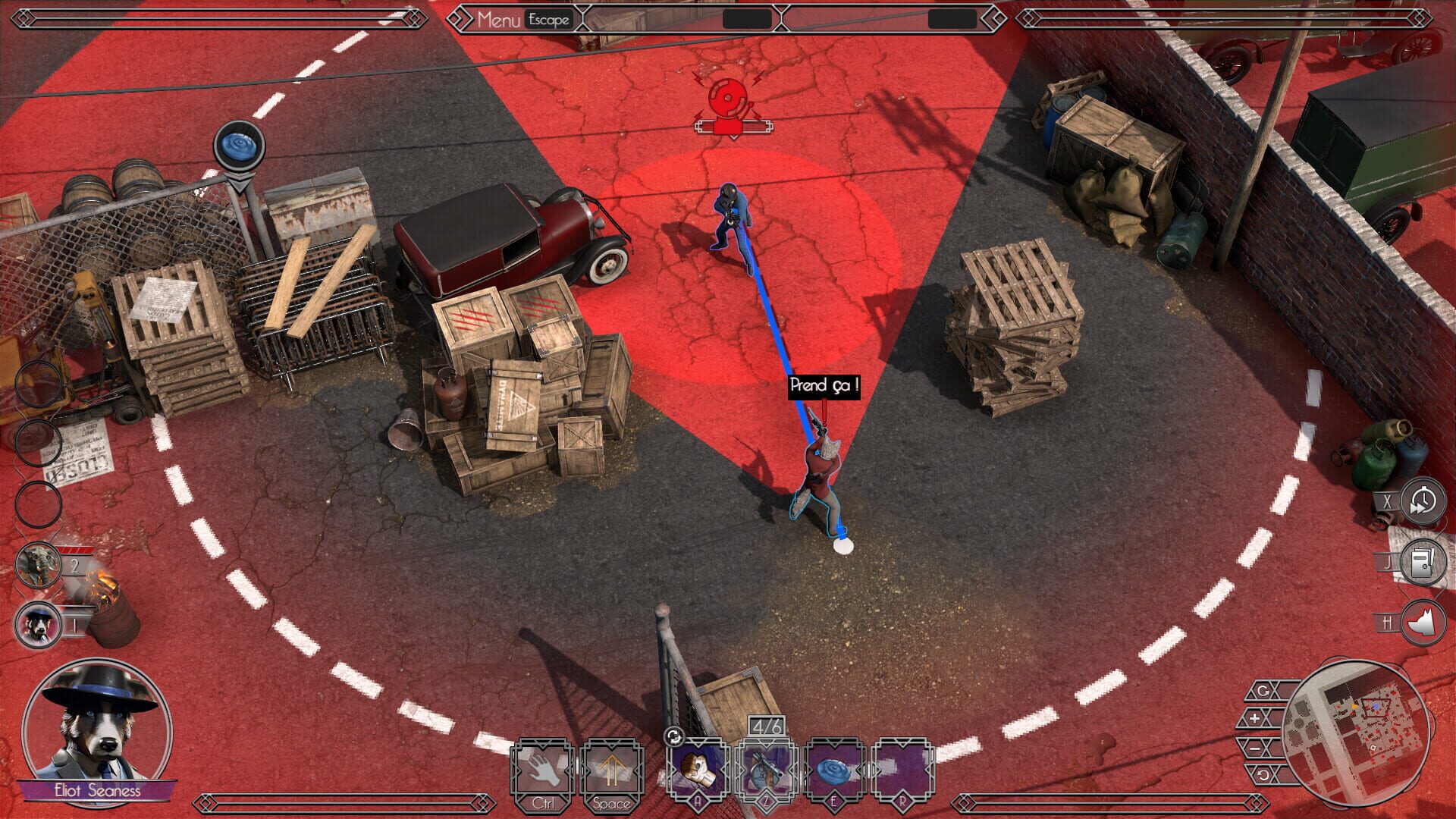Screen dimensions: 1456x819
Task: Click the arrow movement icon labeled Space
Action: [612, 768]
